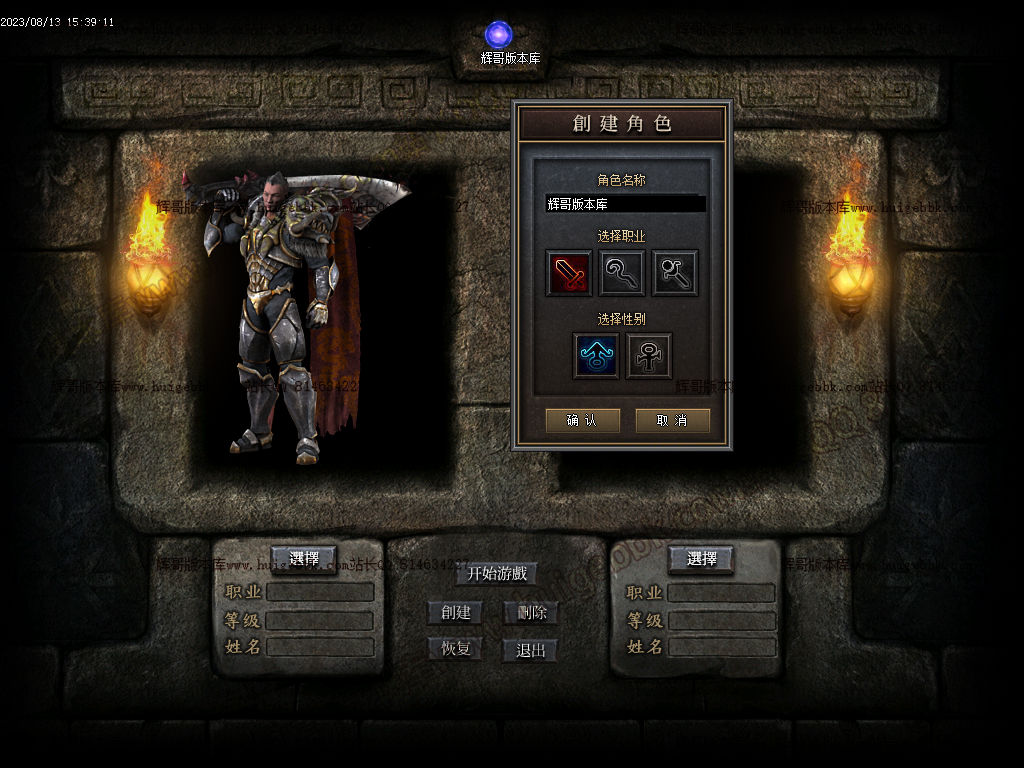Select the curled crook staff class icon
Viewport: 1024px width, 768px height.
click(622, 273)
